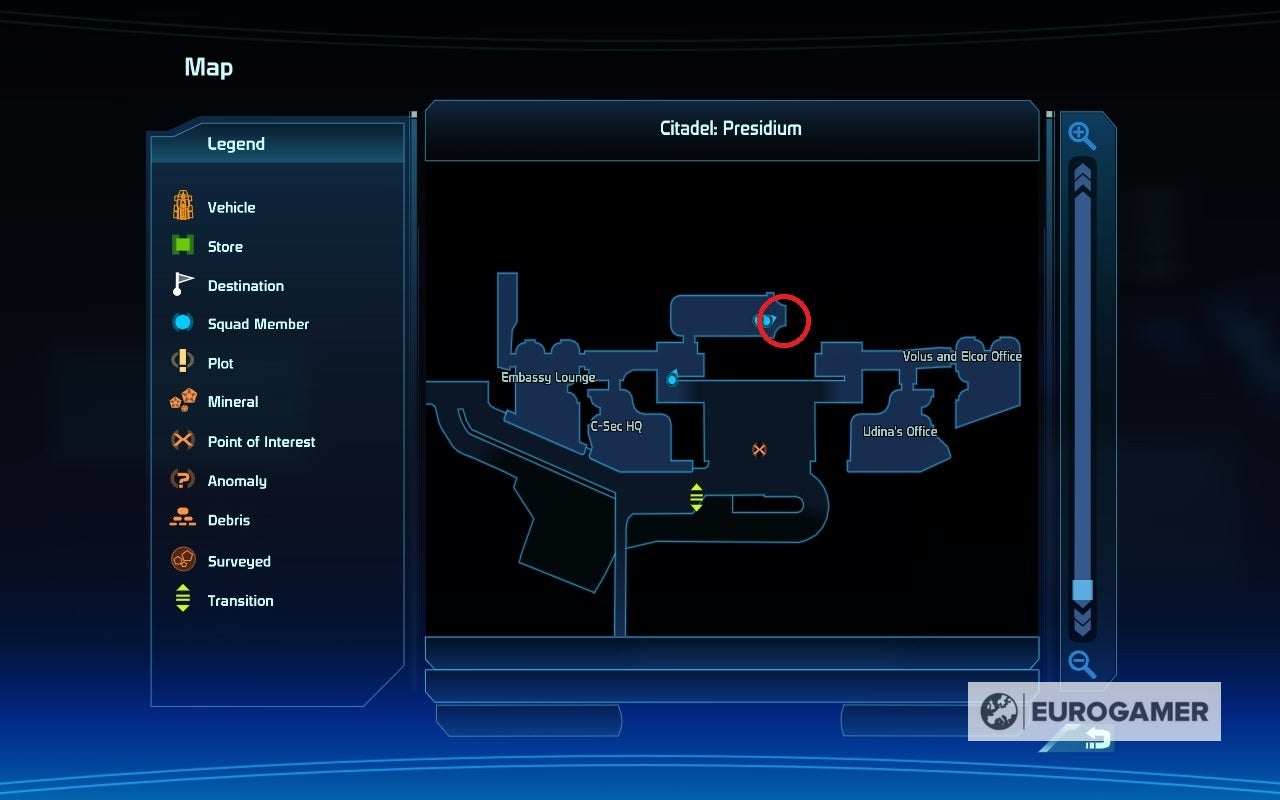Select the Debris legend icon

click(x=181, y=518)
